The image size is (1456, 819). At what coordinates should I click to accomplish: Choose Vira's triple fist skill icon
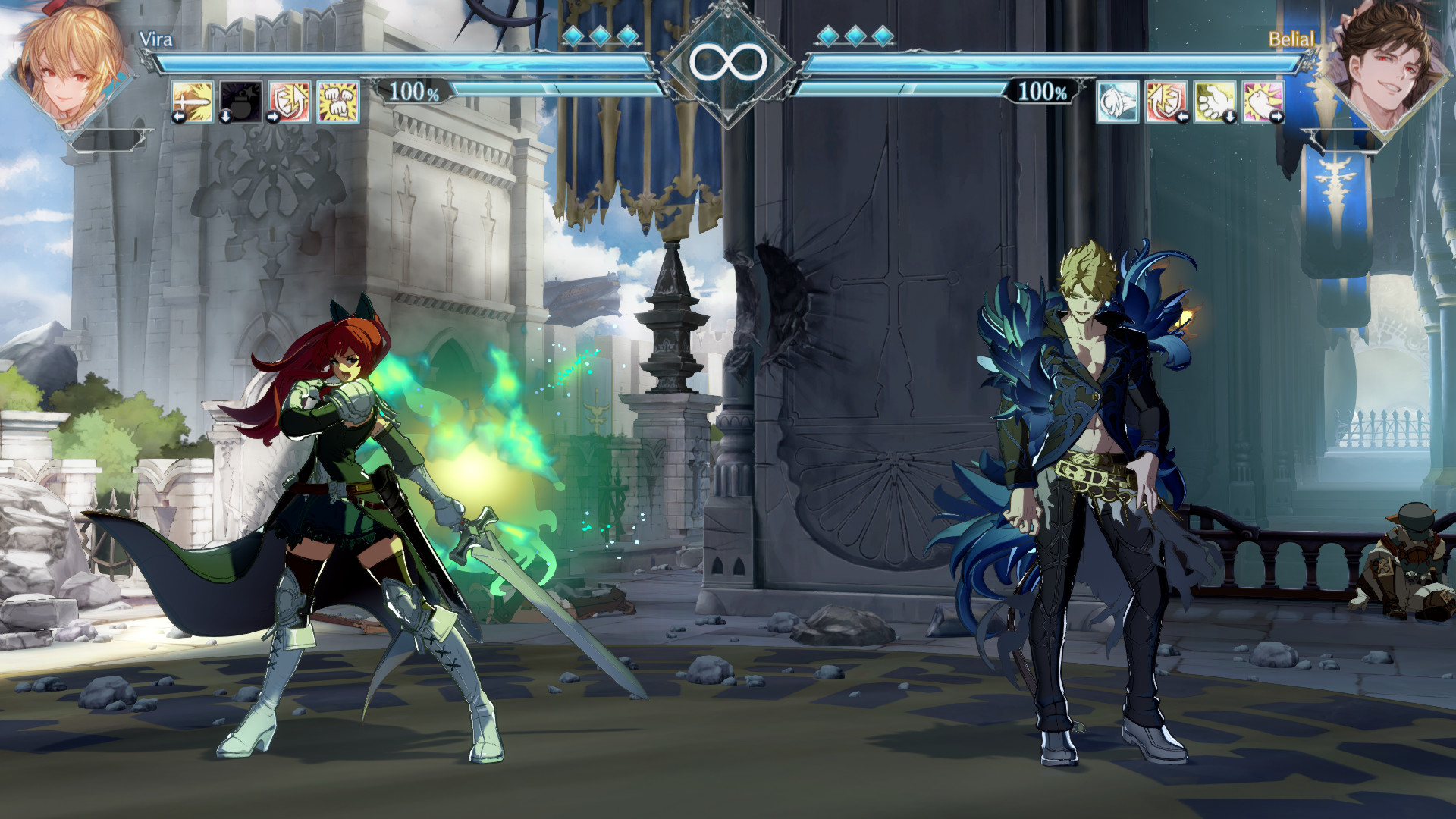click(x=338, y=102)
